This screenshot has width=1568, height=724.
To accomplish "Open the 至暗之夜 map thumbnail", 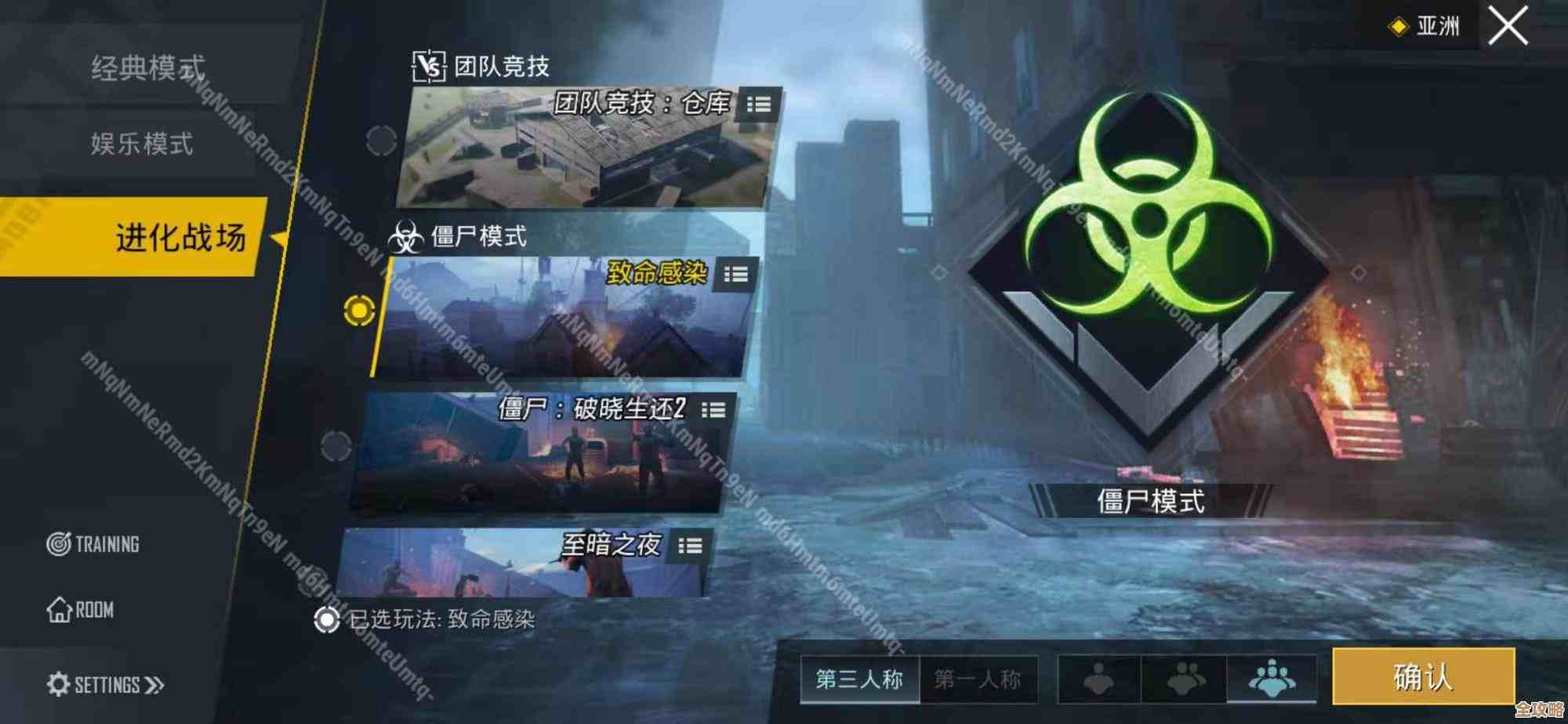I will [x=510, y=565].
